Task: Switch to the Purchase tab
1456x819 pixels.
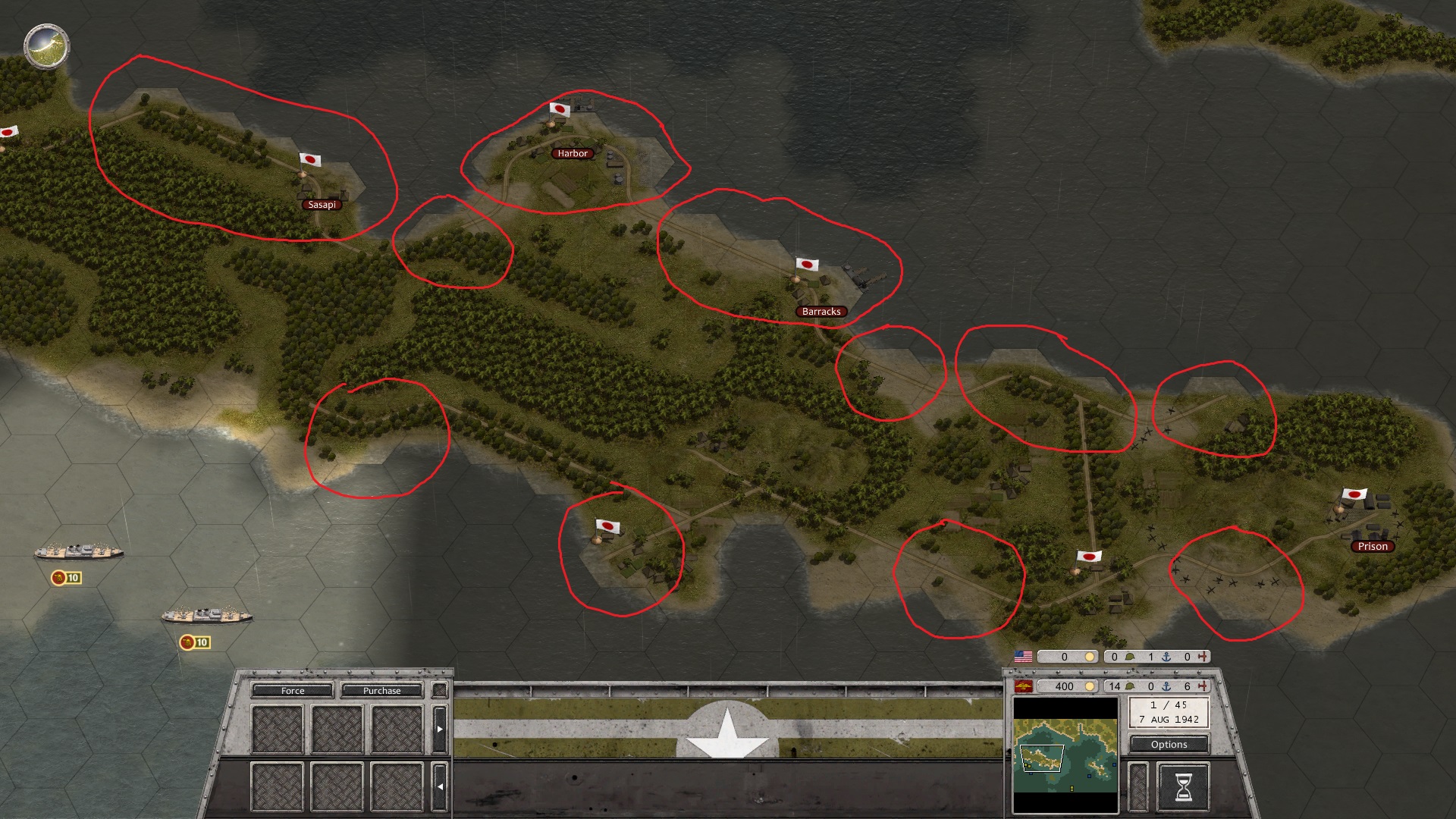Action: coord(383,691)
